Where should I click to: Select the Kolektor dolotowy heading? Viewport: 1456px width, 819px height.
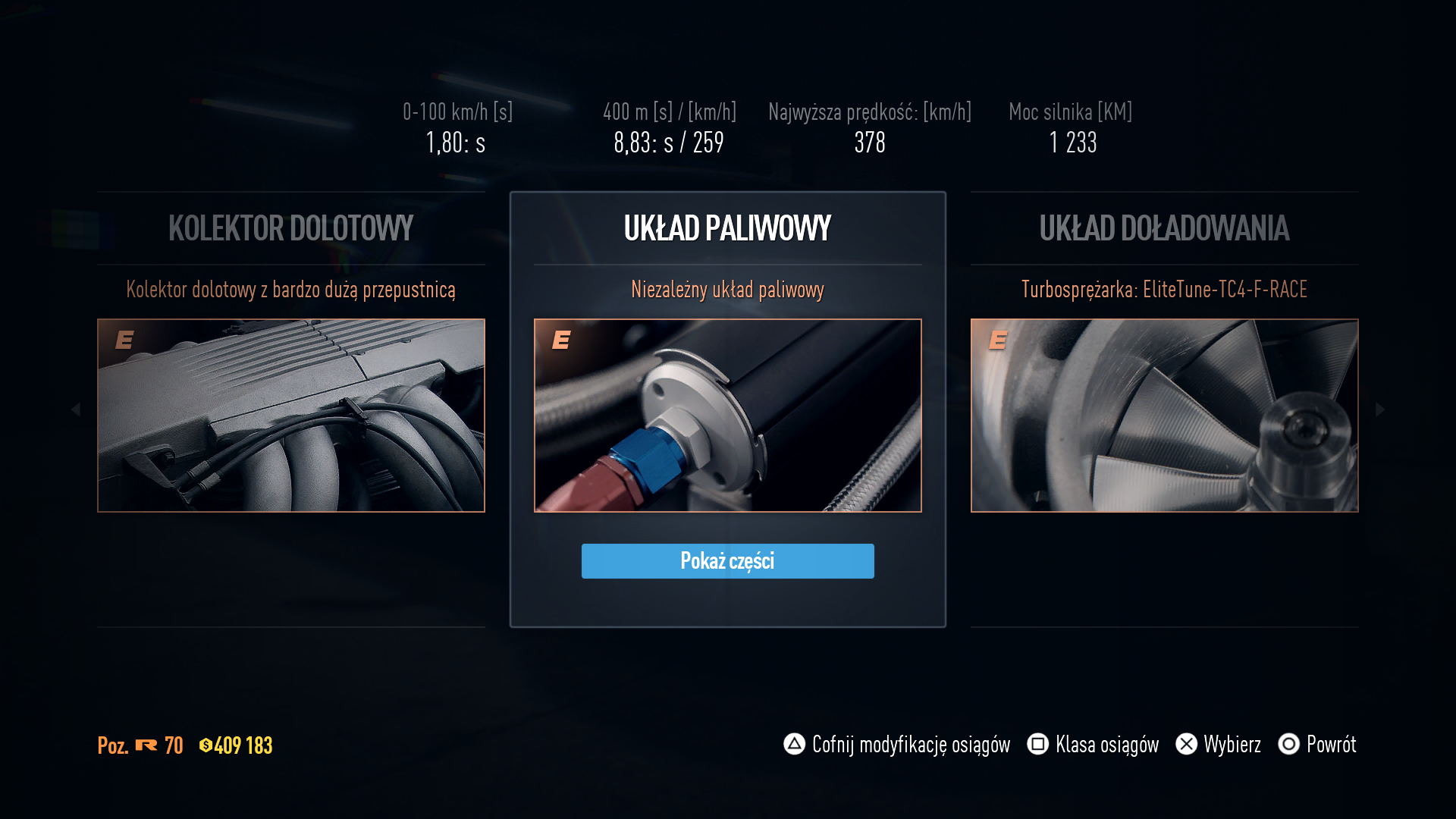[x=291, y=228]
